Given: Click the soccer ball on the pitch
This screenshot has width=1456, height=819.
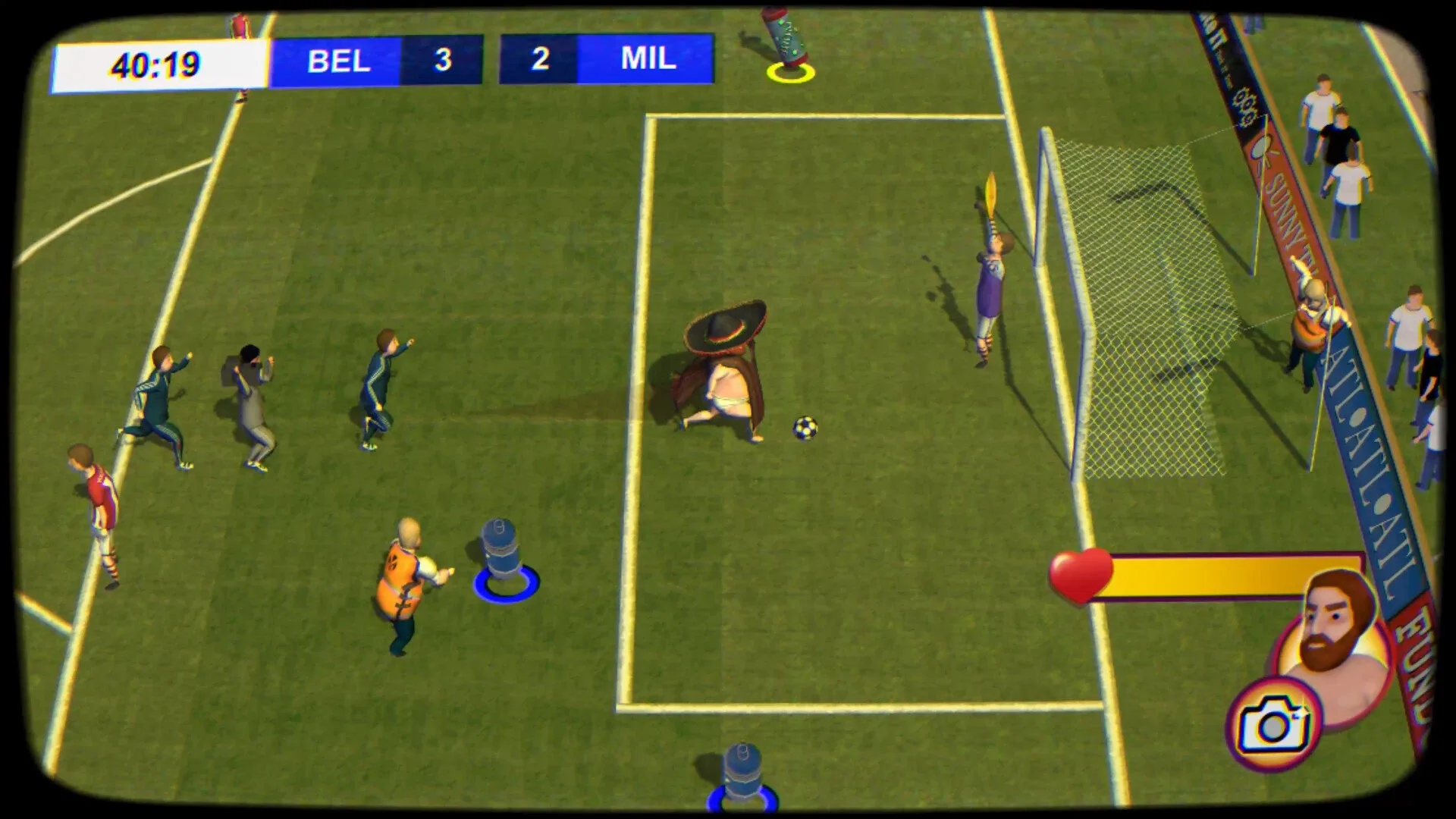Looking at the screenshot, I should click(x=804, y=429).
